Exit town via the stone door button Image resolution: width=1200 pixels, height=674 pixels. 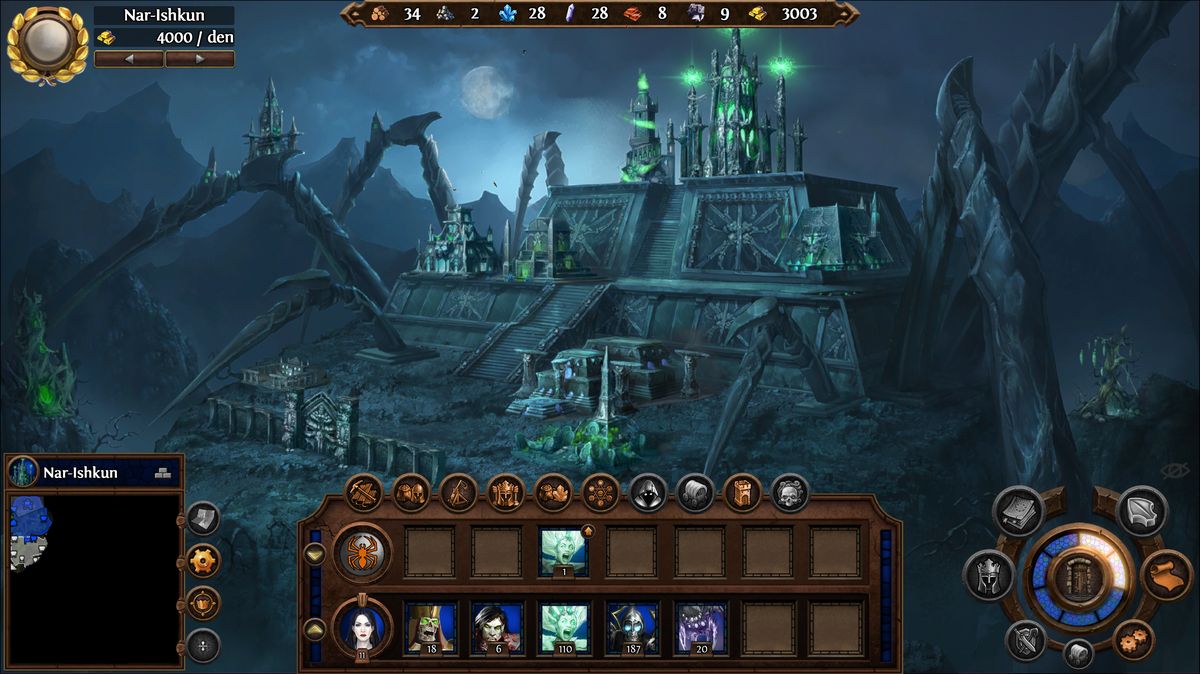point(1079,578)
